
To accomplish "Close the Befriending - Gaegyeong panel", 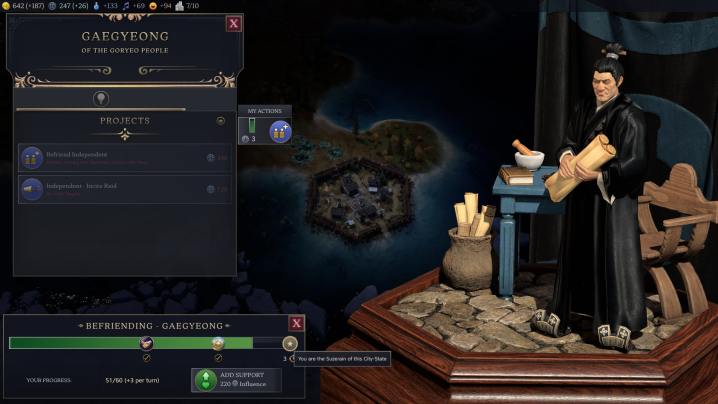I will (x=296, y=323).
